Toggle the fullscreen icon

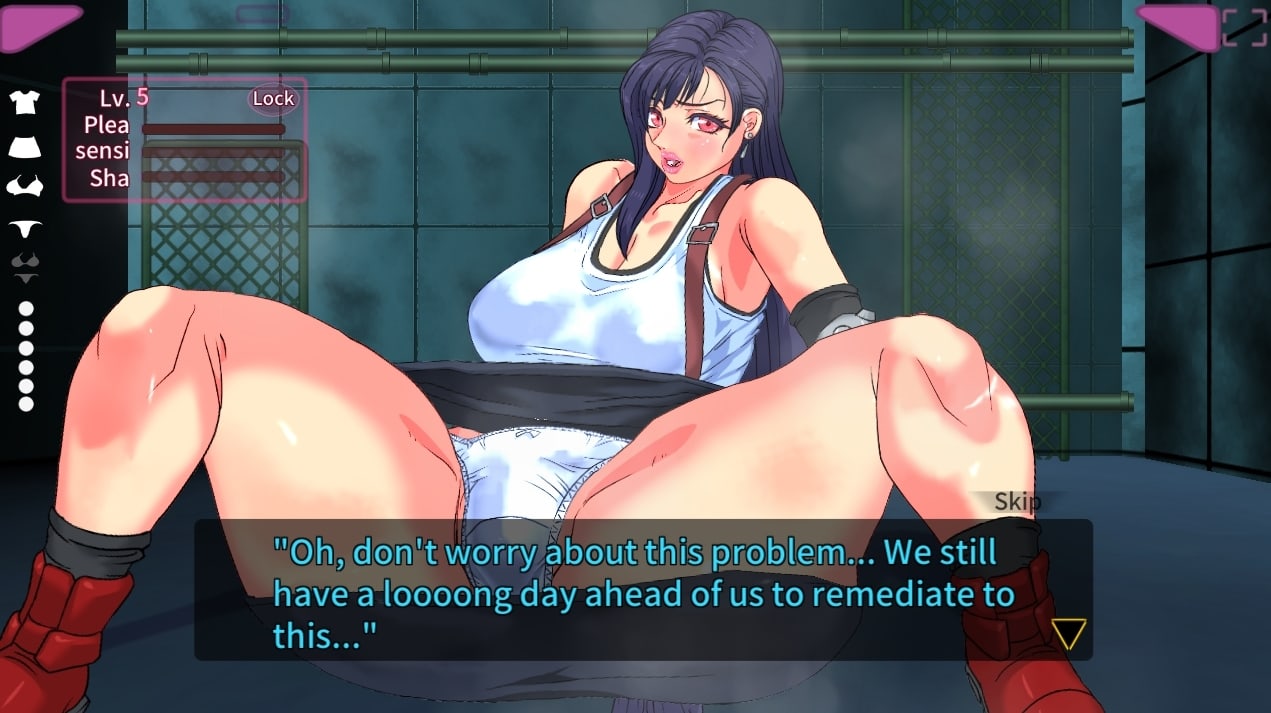pyautogui.click(x=1244, y=27)
